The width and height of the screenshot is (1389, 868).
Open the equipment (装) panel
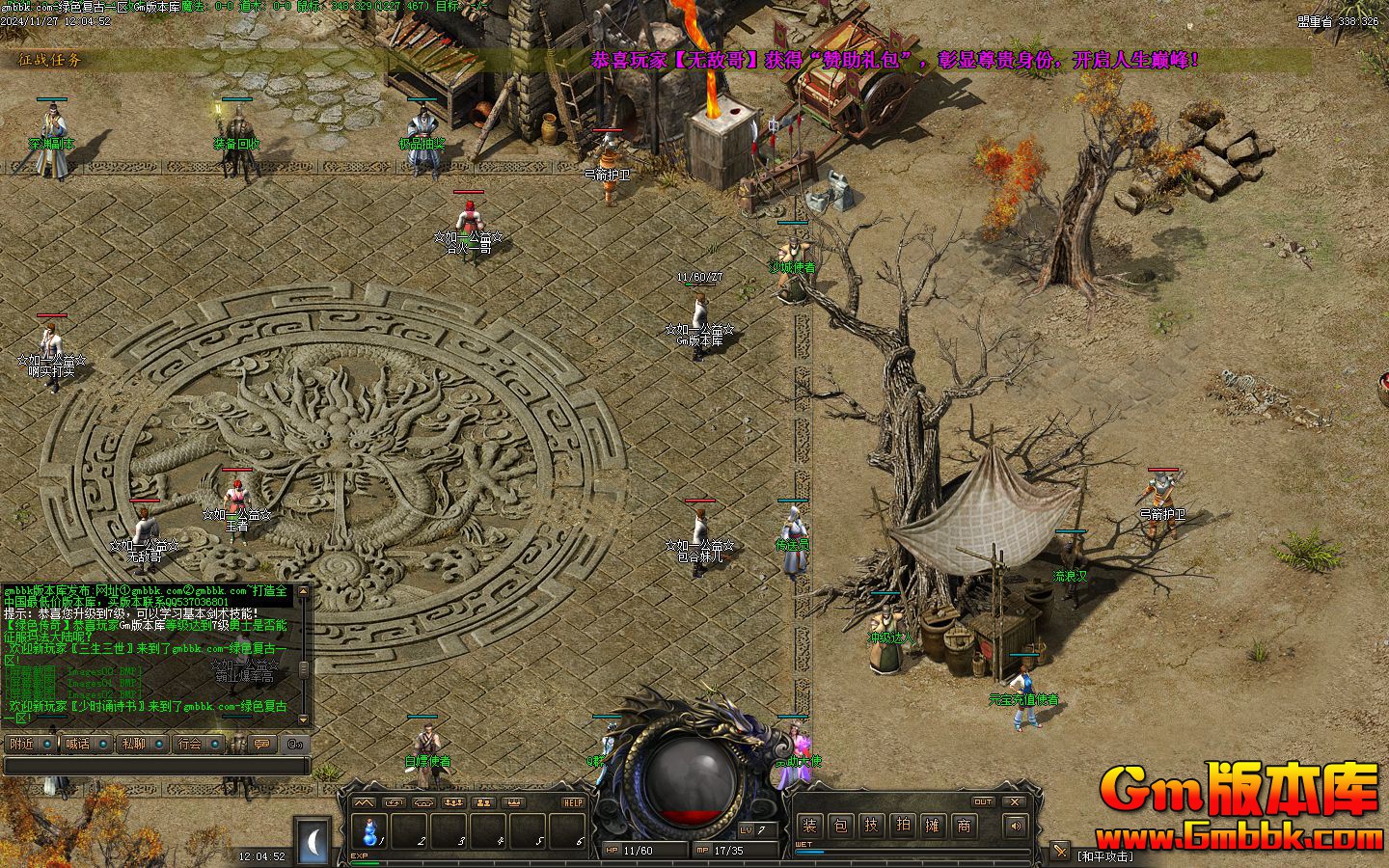click(810, 826)
